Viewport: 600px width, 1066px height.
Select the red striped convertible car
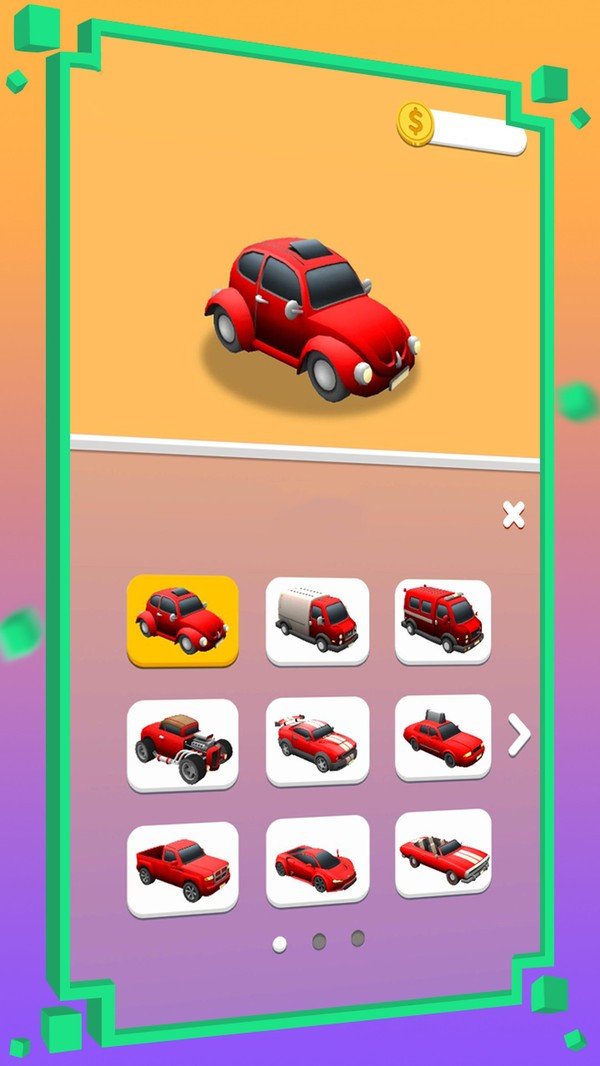point(442,853)
